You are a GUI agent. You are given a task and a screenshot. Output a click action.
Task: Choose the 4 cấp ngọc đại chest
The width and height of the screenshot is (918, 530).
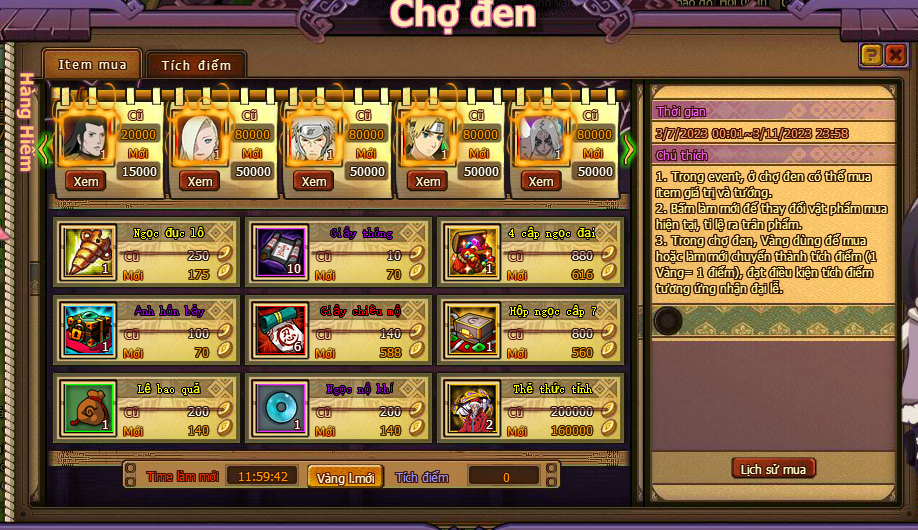(x=470, y=253)
